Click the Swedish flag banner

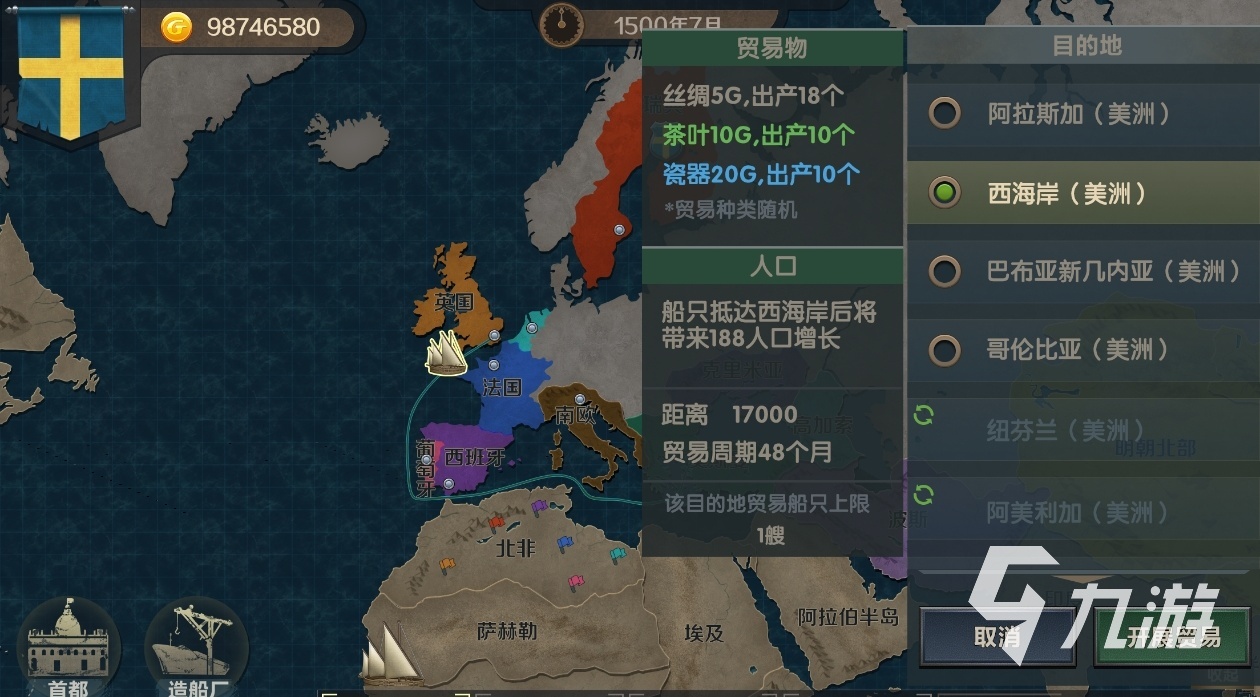pyautogui.click(x=71, y=70)
